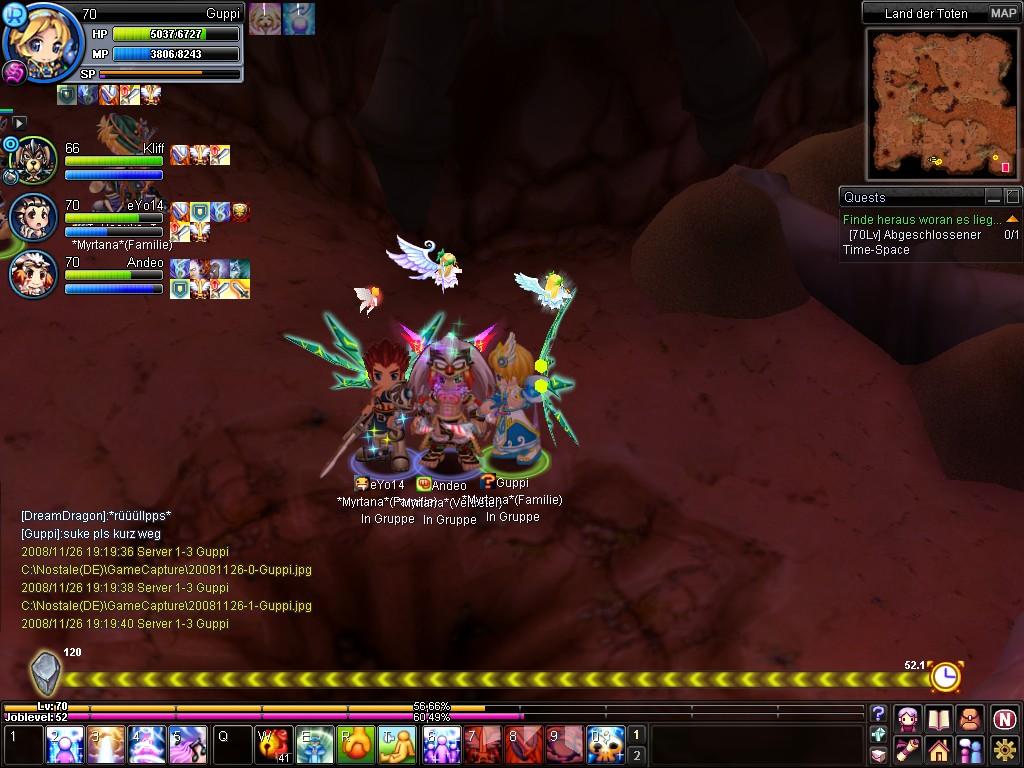Select party member Andeo's portrait
Screen dimensions: 1024x768
coord(34,272)
